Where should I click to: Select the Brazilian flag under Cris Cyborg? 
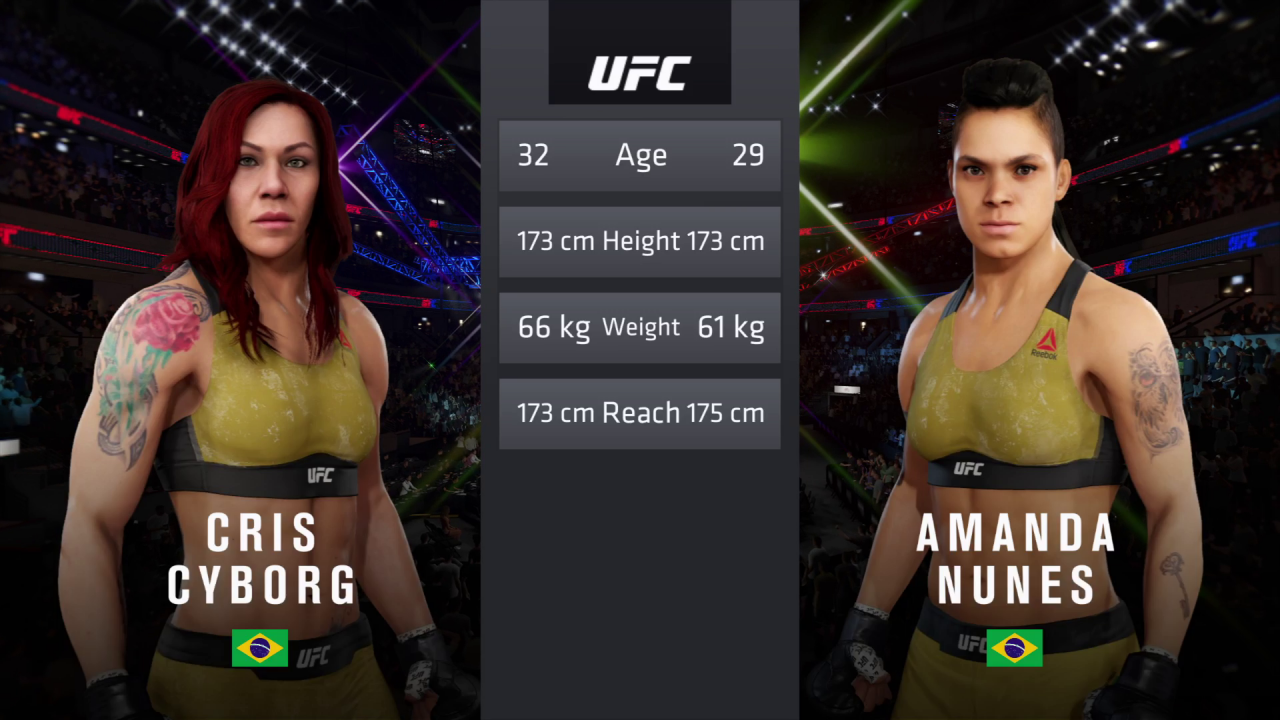point(262,648)
